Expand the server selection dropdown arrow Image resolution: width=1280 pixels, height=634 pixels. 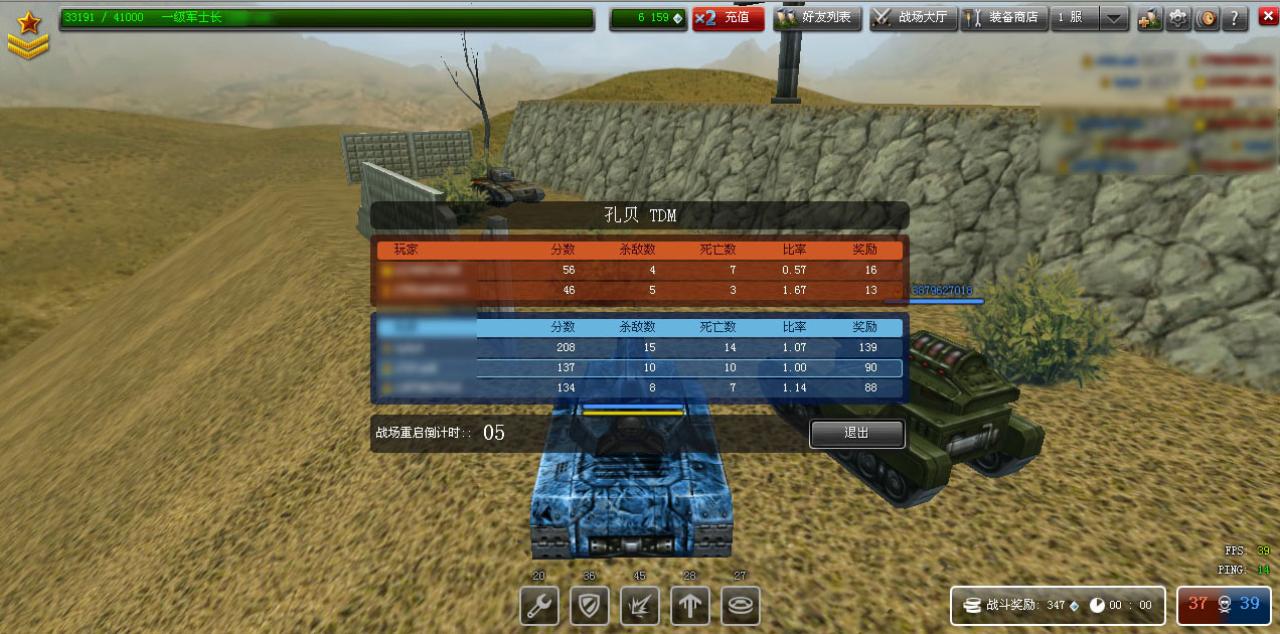tap(1115, 19)
